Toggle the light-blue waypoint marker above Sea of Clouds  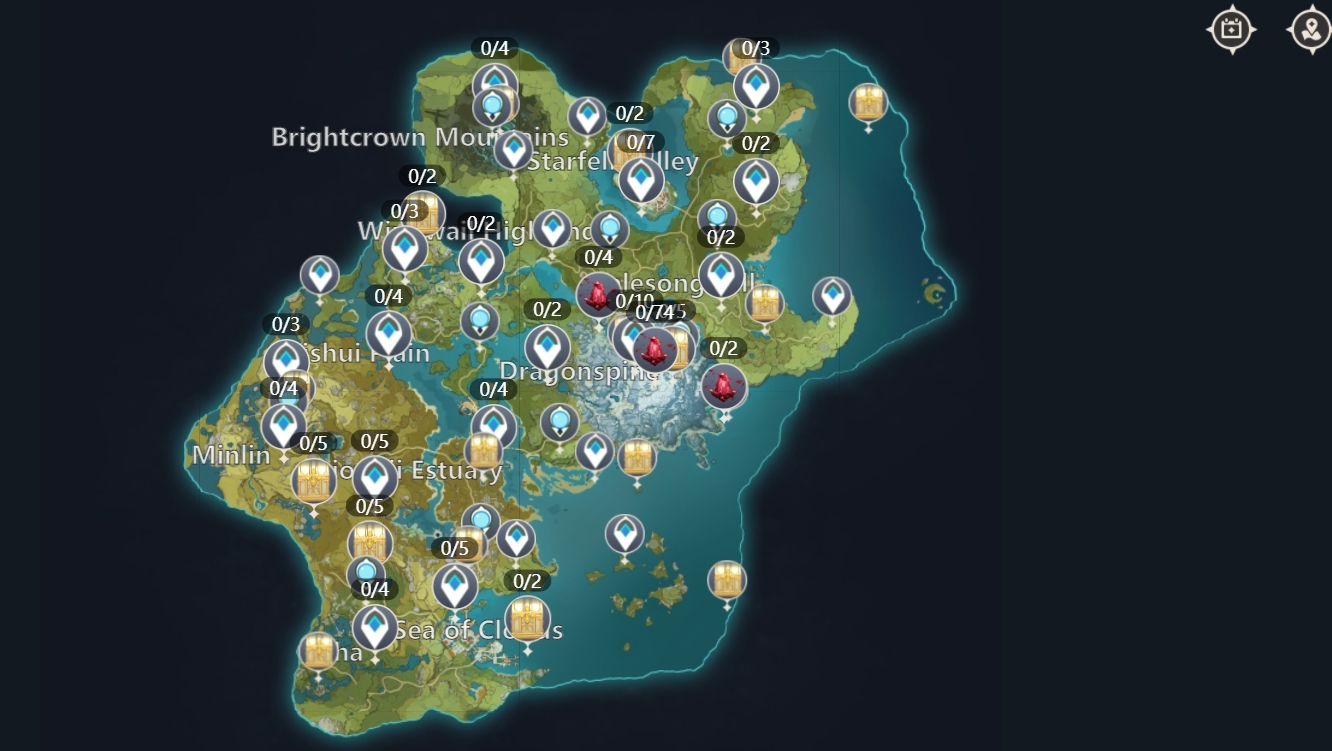[x=479, y=519]
